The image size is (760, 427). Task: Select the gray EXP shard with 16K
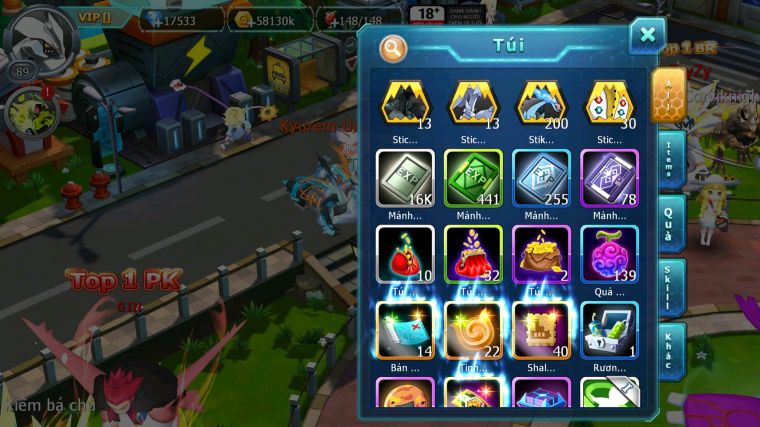[405, 179]
